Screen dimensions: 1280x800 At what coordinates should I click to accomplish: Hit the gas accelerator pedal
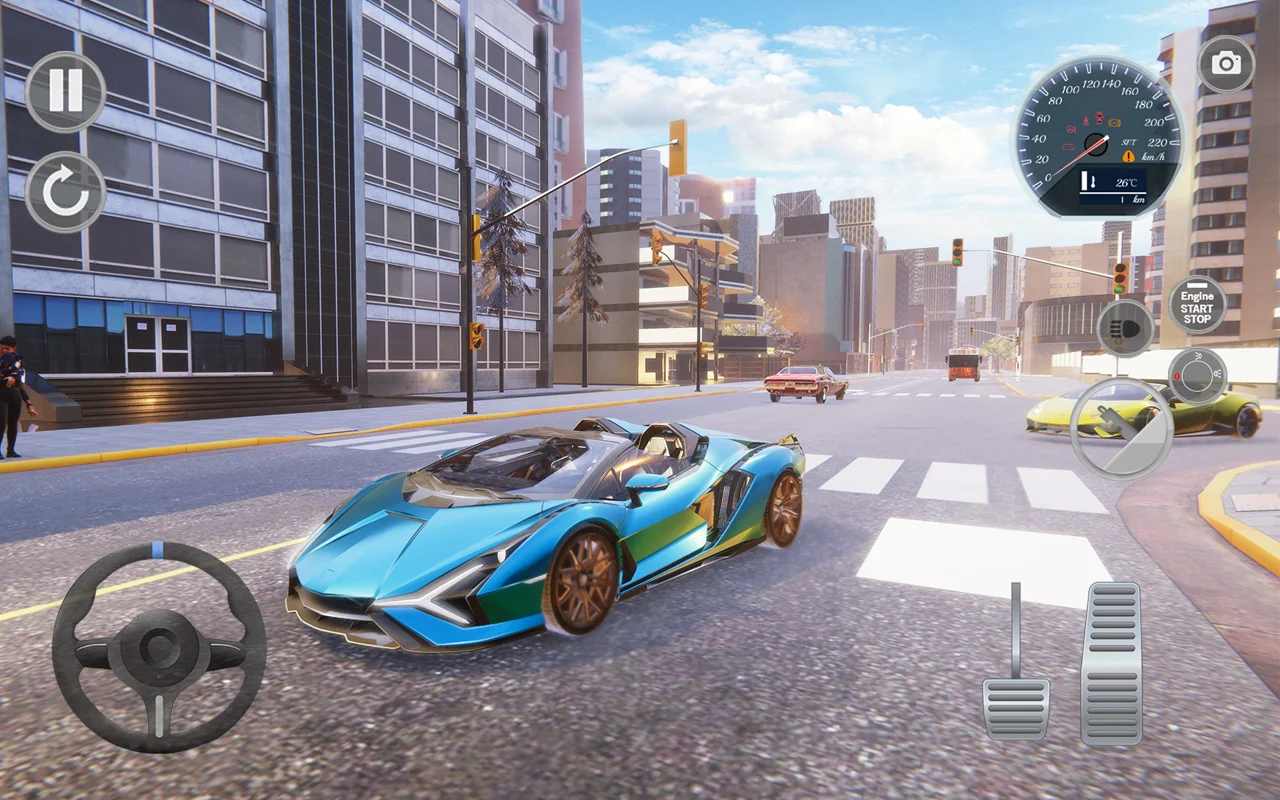[1111, 664]
